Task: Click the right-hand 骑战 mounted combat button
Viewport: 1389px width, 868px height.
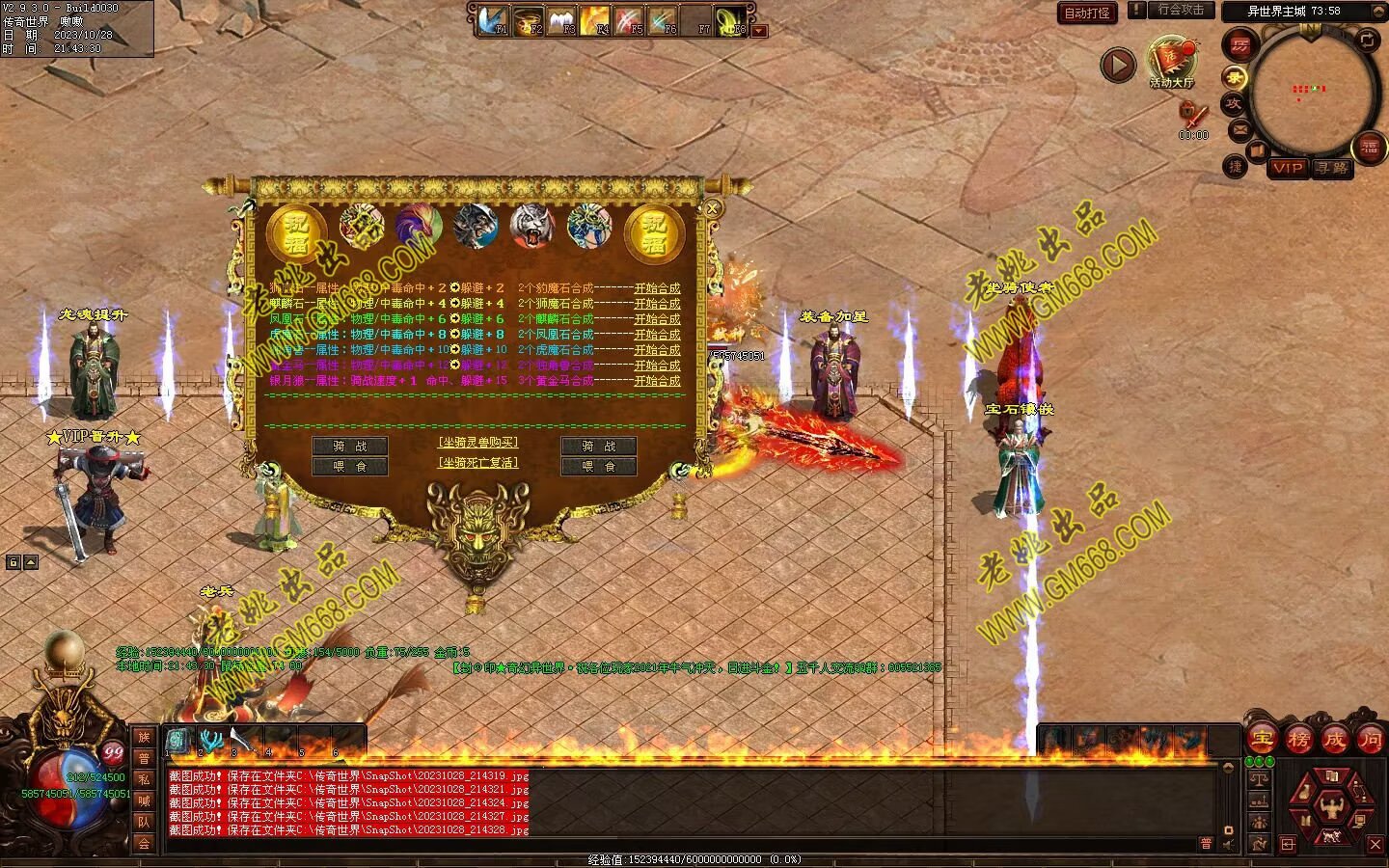Action: (598, 447)
